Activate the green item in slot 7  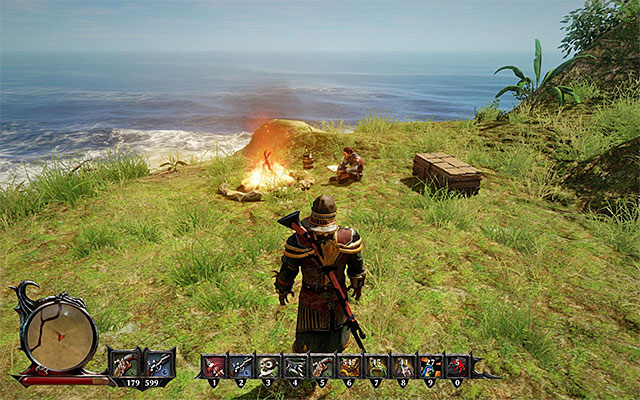(x=376, y=367)
